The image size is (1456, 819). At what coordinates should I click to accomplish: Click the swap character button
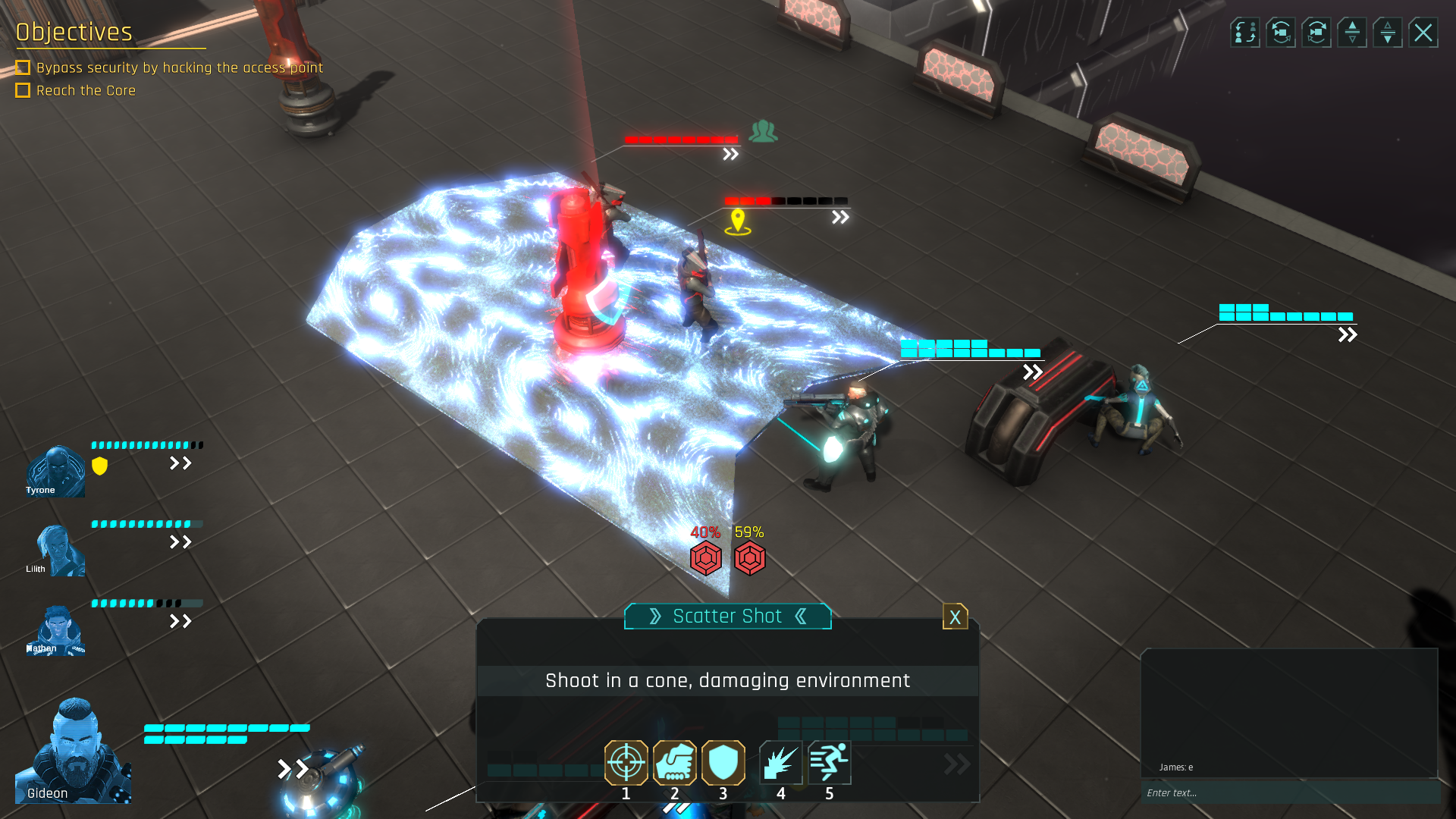point(1244,33)
